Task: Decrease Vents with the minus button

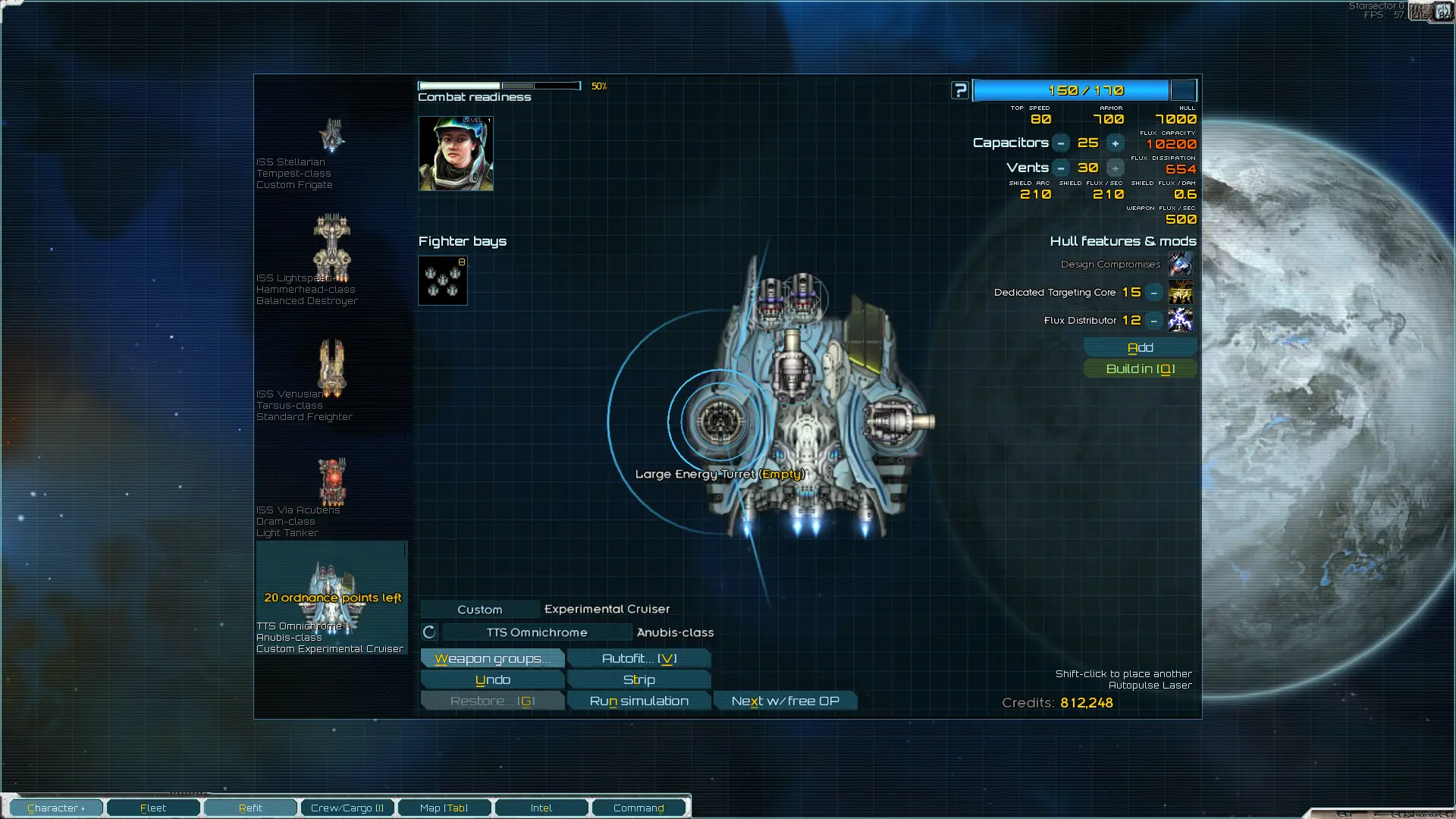Action: (1061, 168)
